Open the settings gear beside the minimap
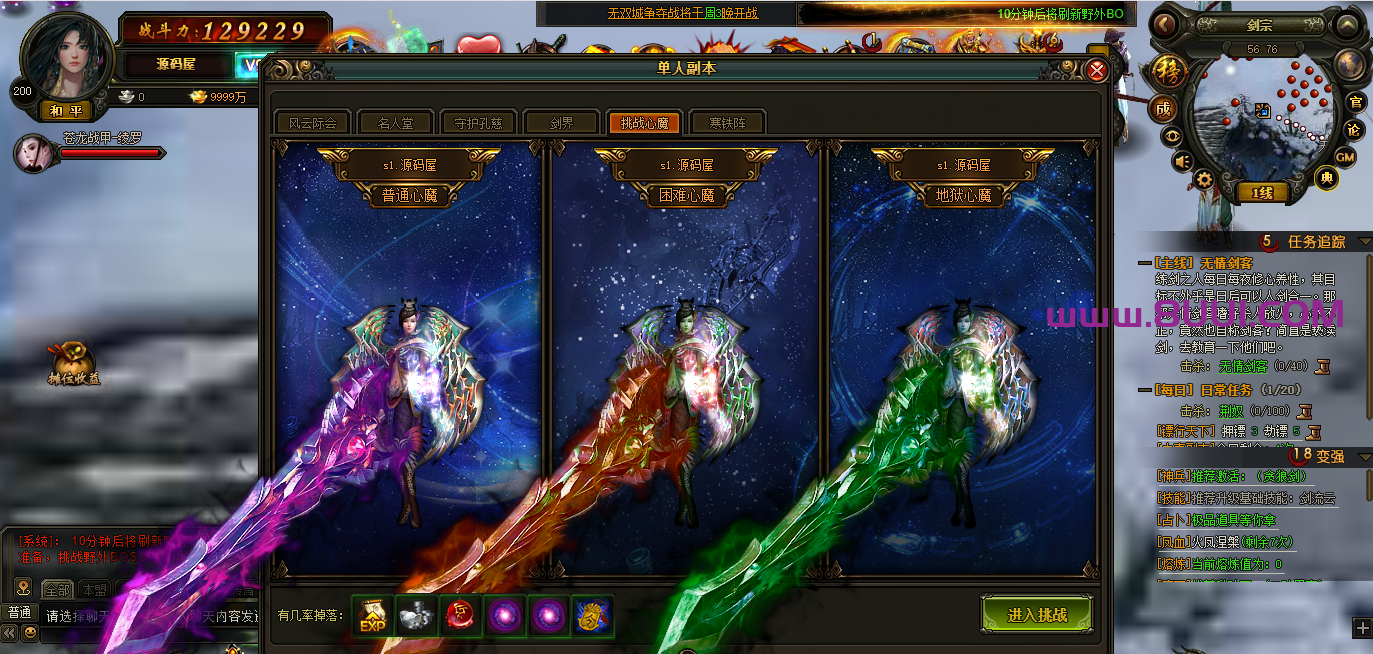The height and width of the screenshot is (654, 1373). tap(1204, 180)
